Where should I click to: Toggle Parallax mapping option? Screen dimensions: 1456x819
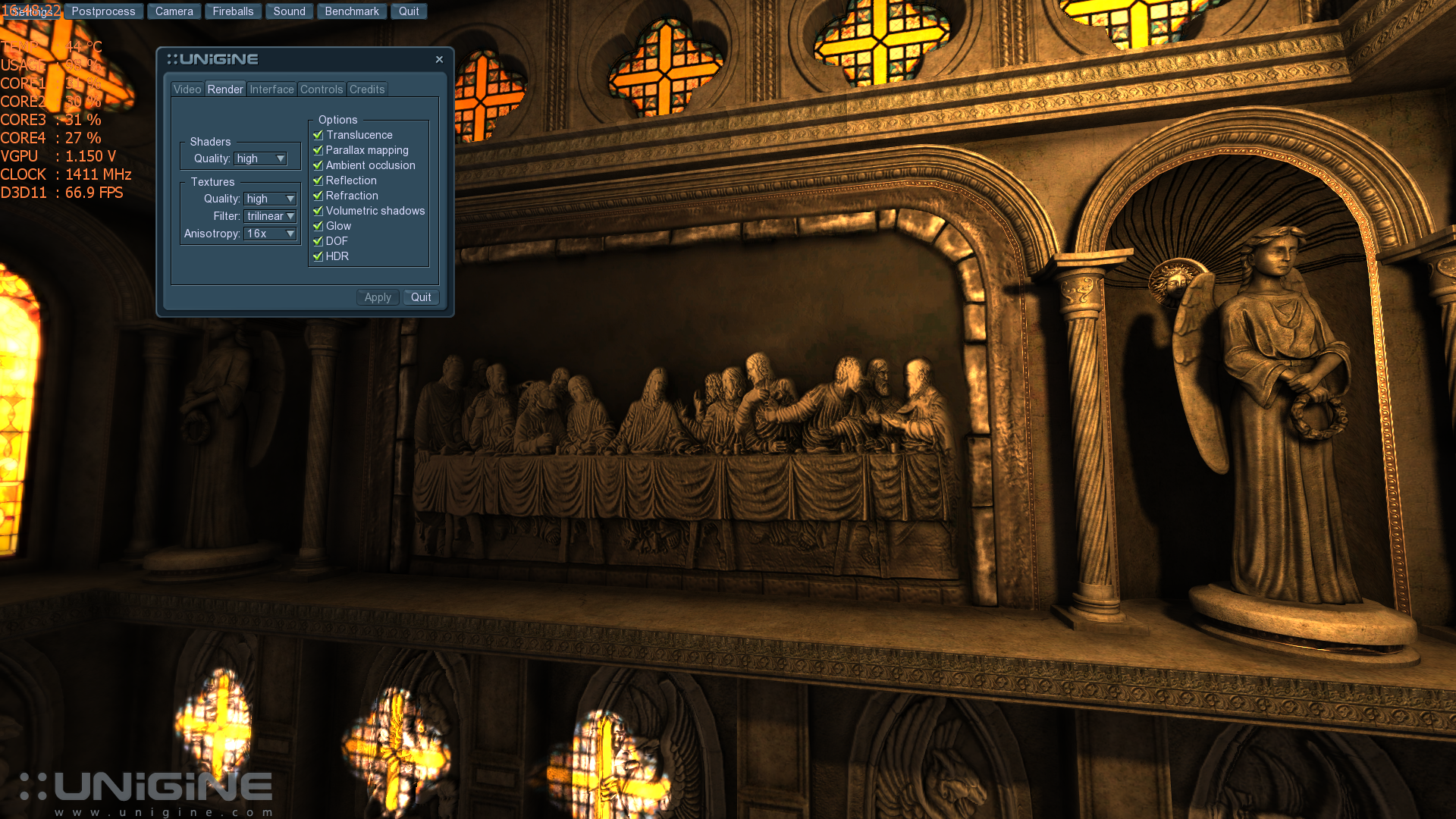[x=318, y=150]
